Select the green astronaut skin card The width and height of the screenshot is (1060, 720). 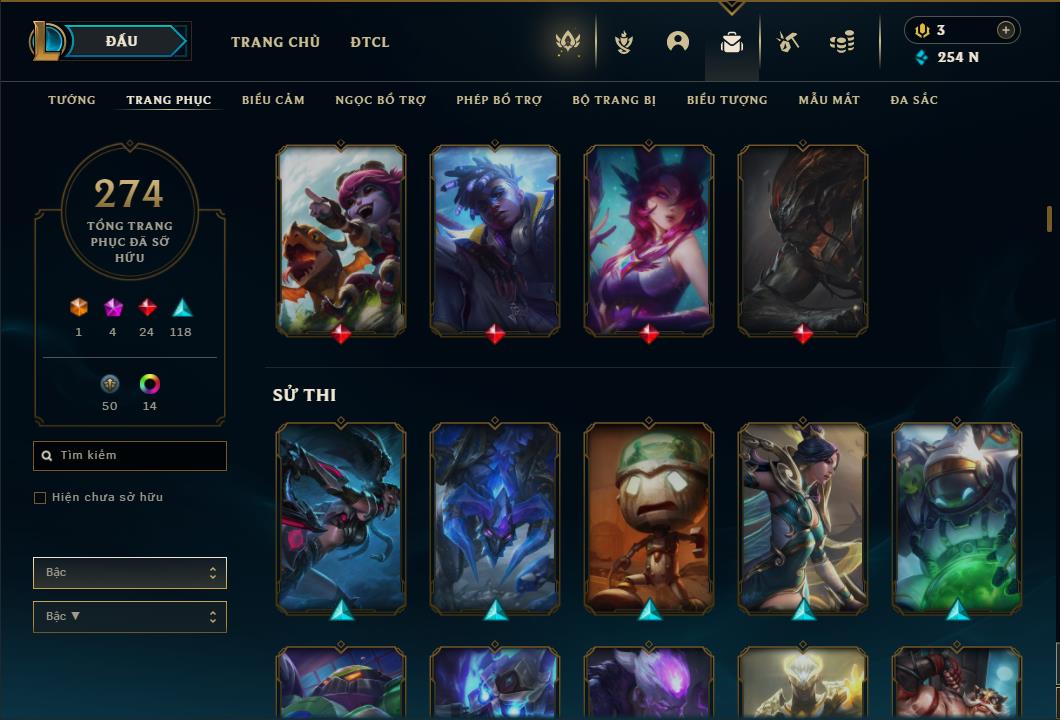coord(957,516)
